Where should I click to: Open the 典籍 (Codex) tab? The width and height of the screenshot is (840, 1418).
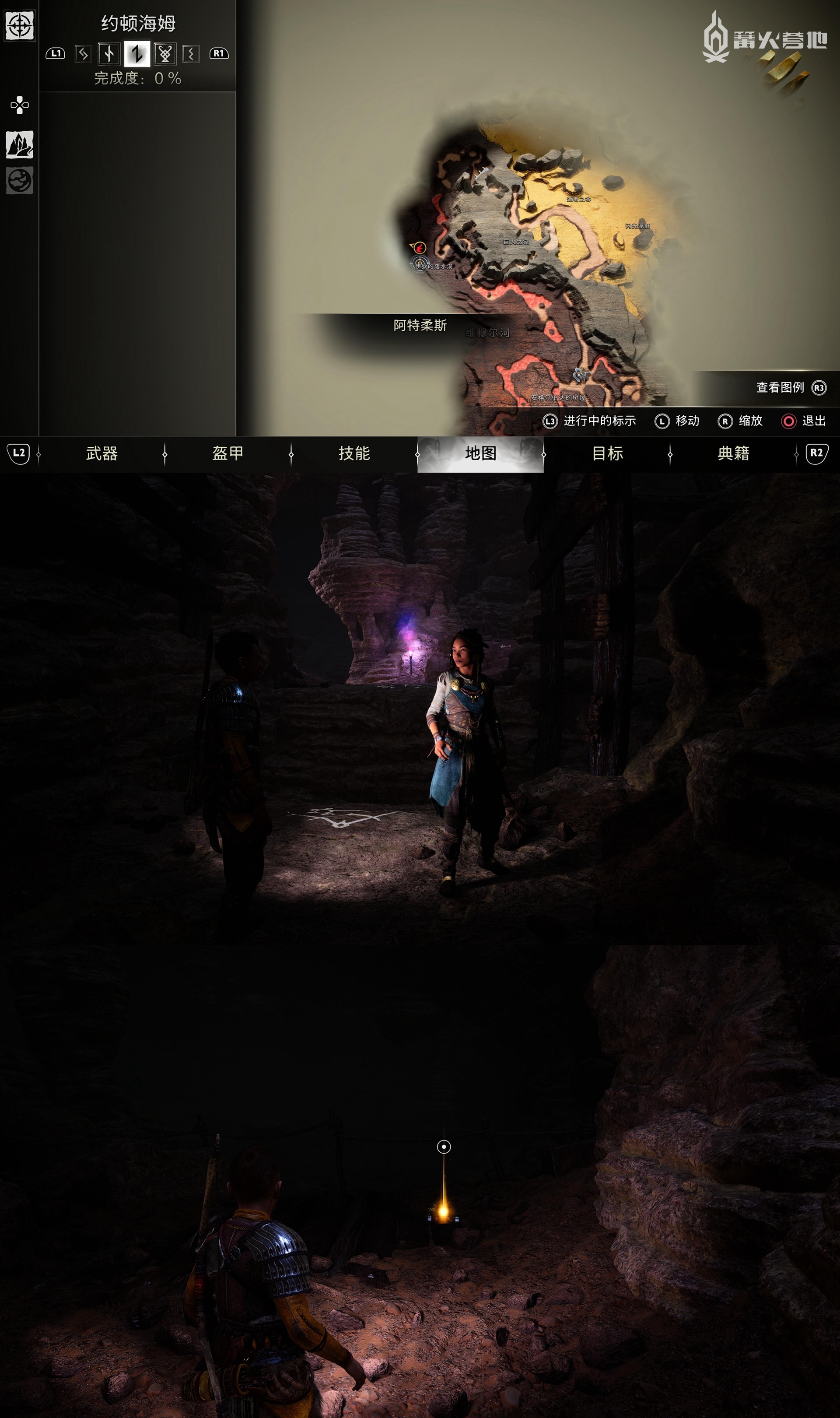[733, 453]
